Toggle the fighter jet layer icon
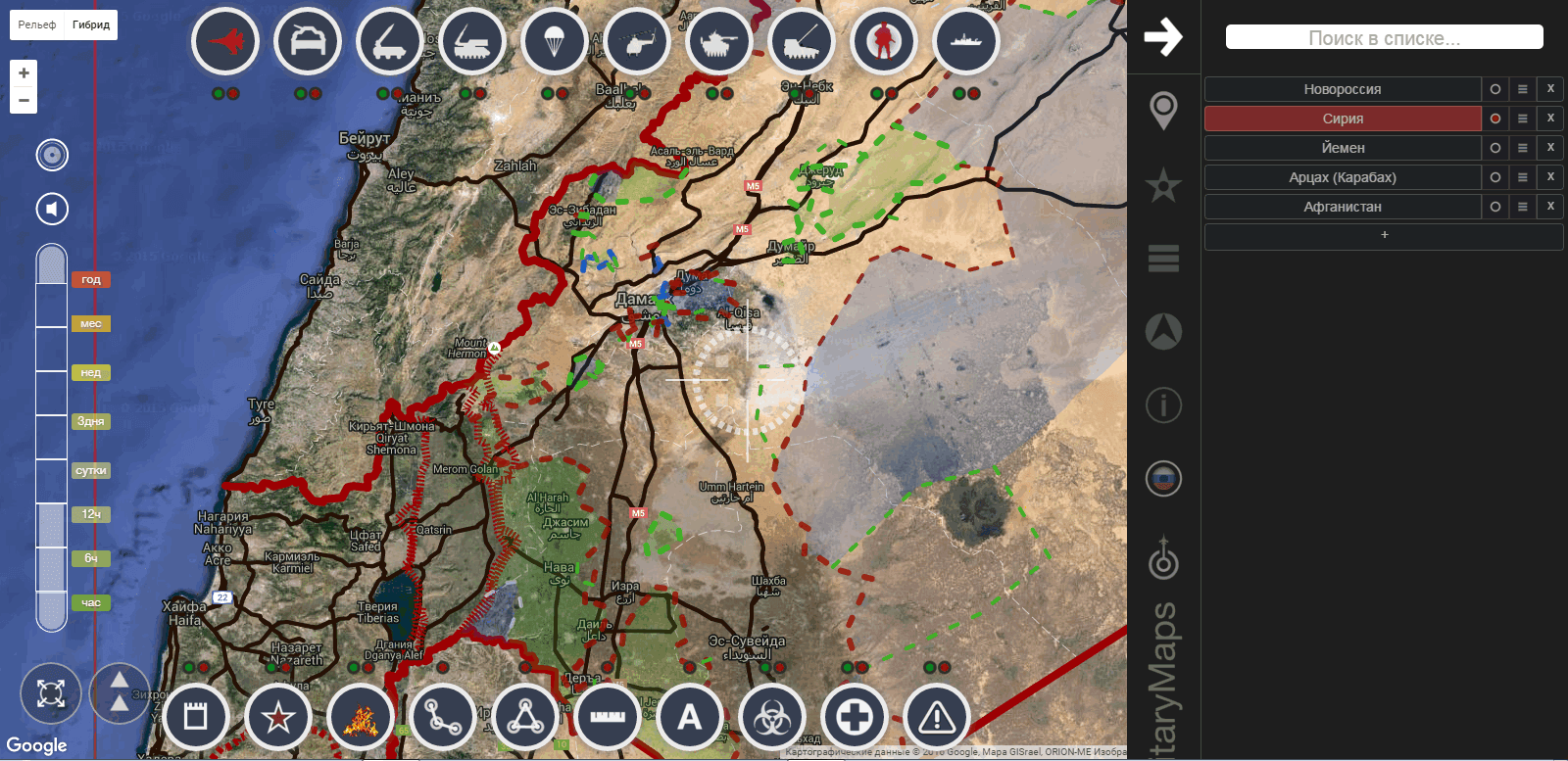This screenshot has height=761, width=1568. [225, 42]
